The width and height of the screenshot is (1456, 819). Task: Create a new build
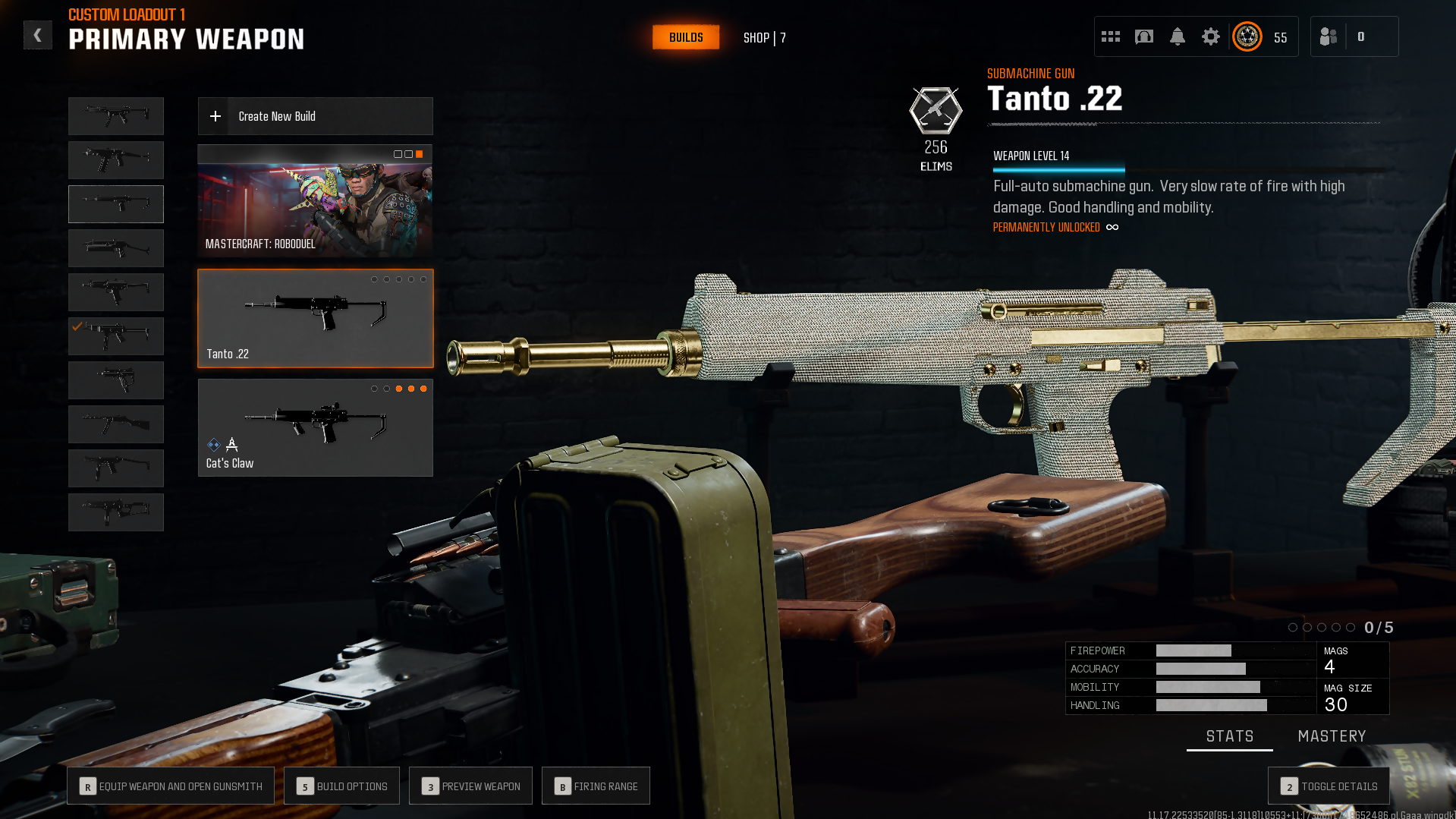click(x=315, y=116)
